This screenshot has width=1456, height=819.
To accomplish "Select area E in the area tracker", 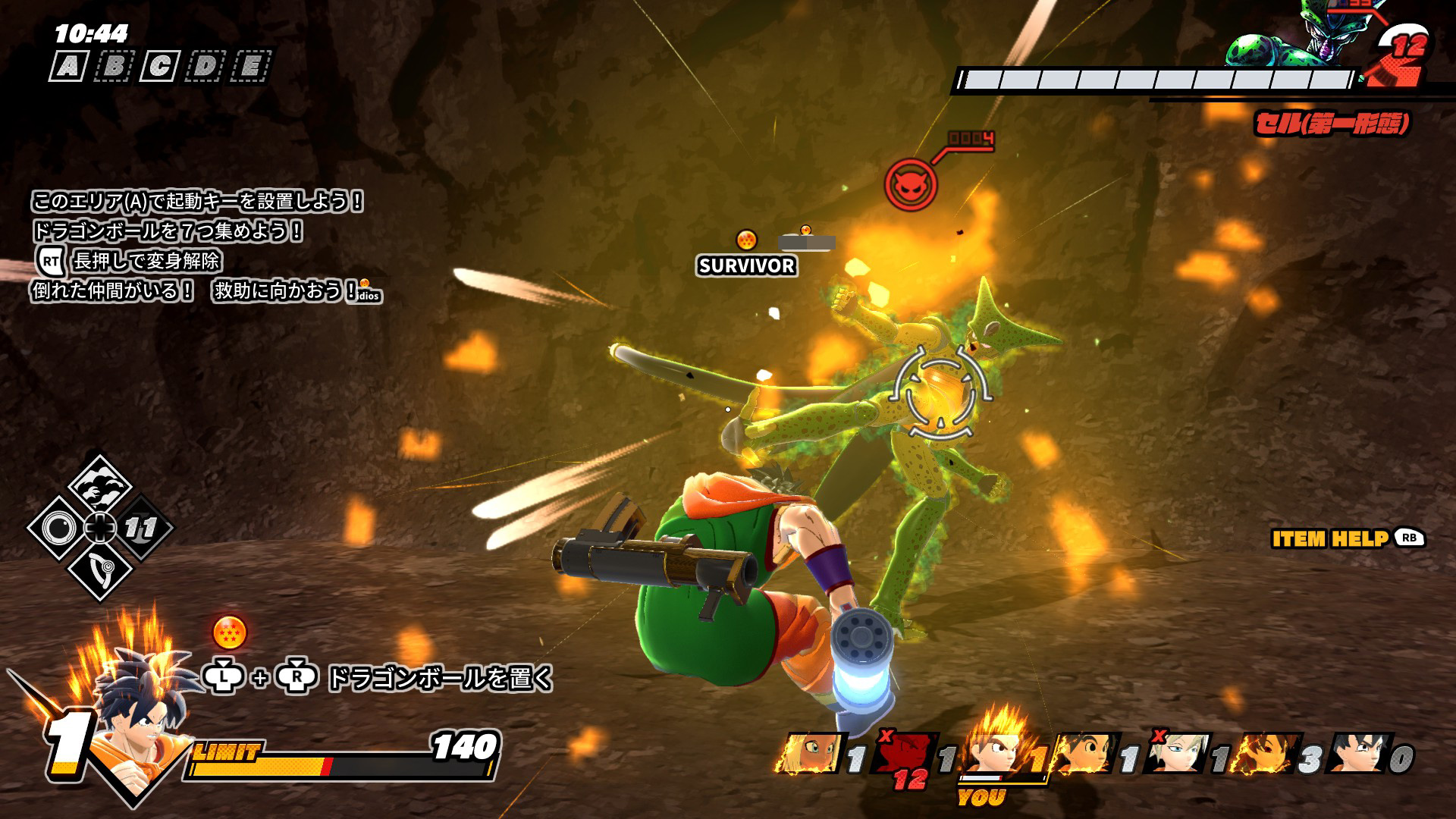I will coord(250,67).
